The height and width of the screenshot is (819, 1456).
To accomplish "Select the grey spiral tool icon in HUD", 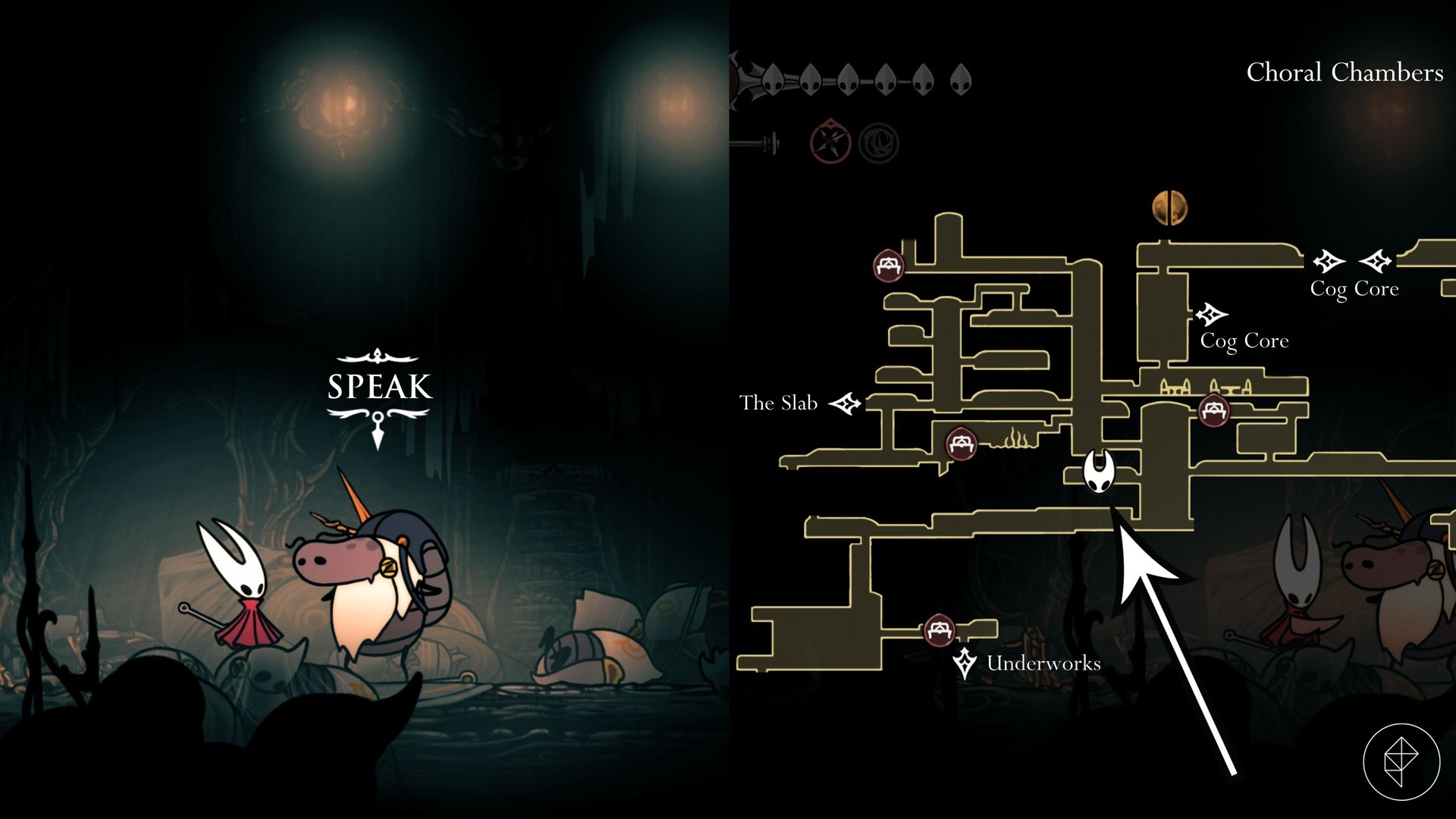I will [x=880, y=142].
